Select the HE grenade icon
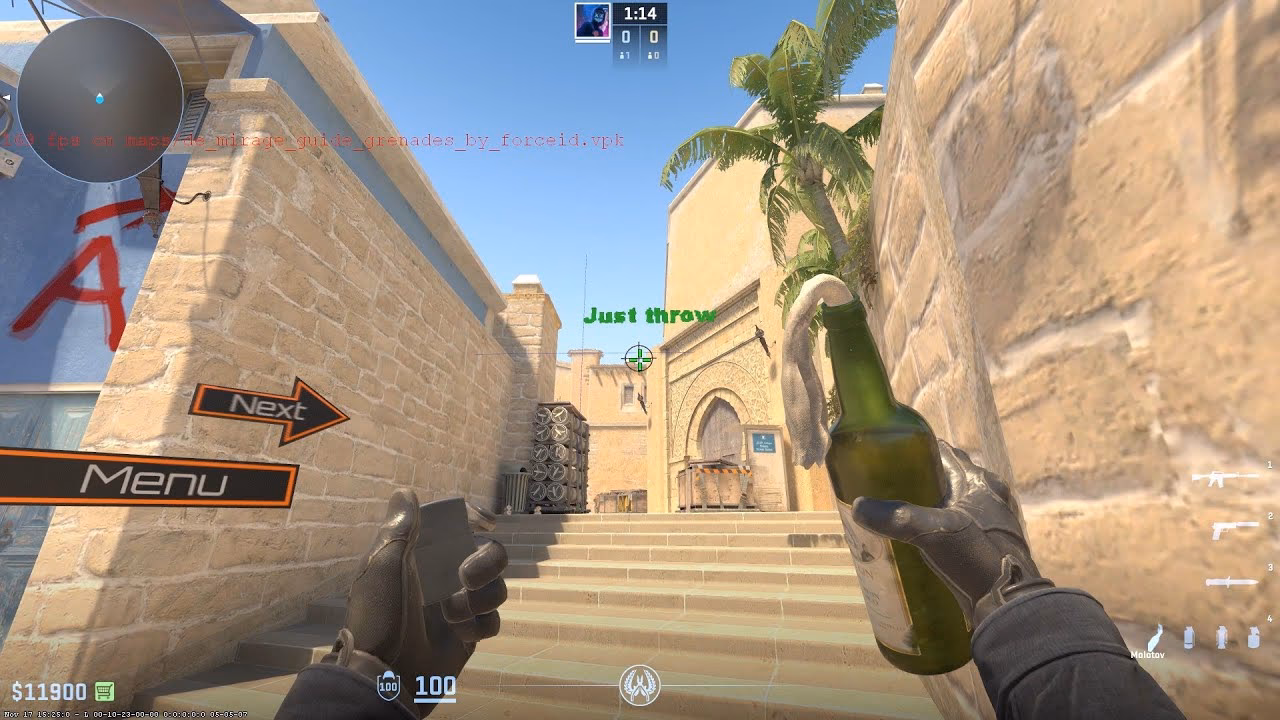Screen dimensions: 1280x720 (x=1252, y=637)
